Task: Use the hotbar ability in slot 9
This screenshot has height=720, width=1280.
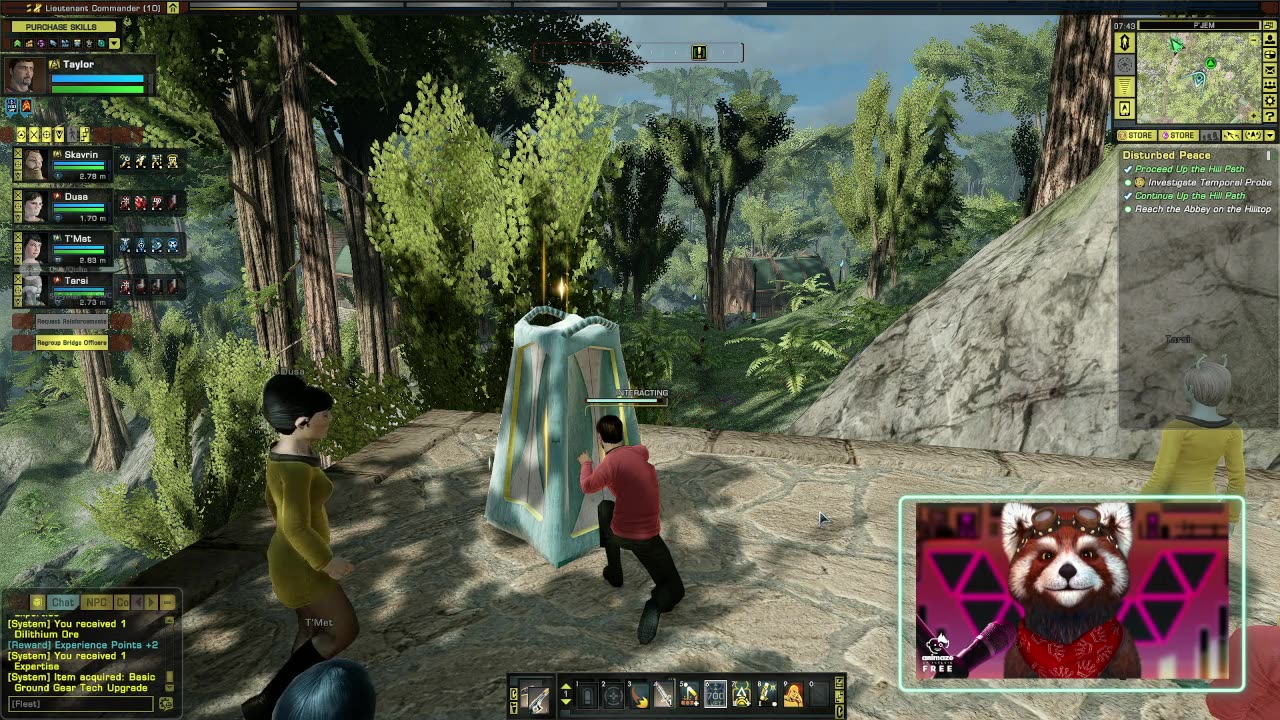Action: coord(793,694)
